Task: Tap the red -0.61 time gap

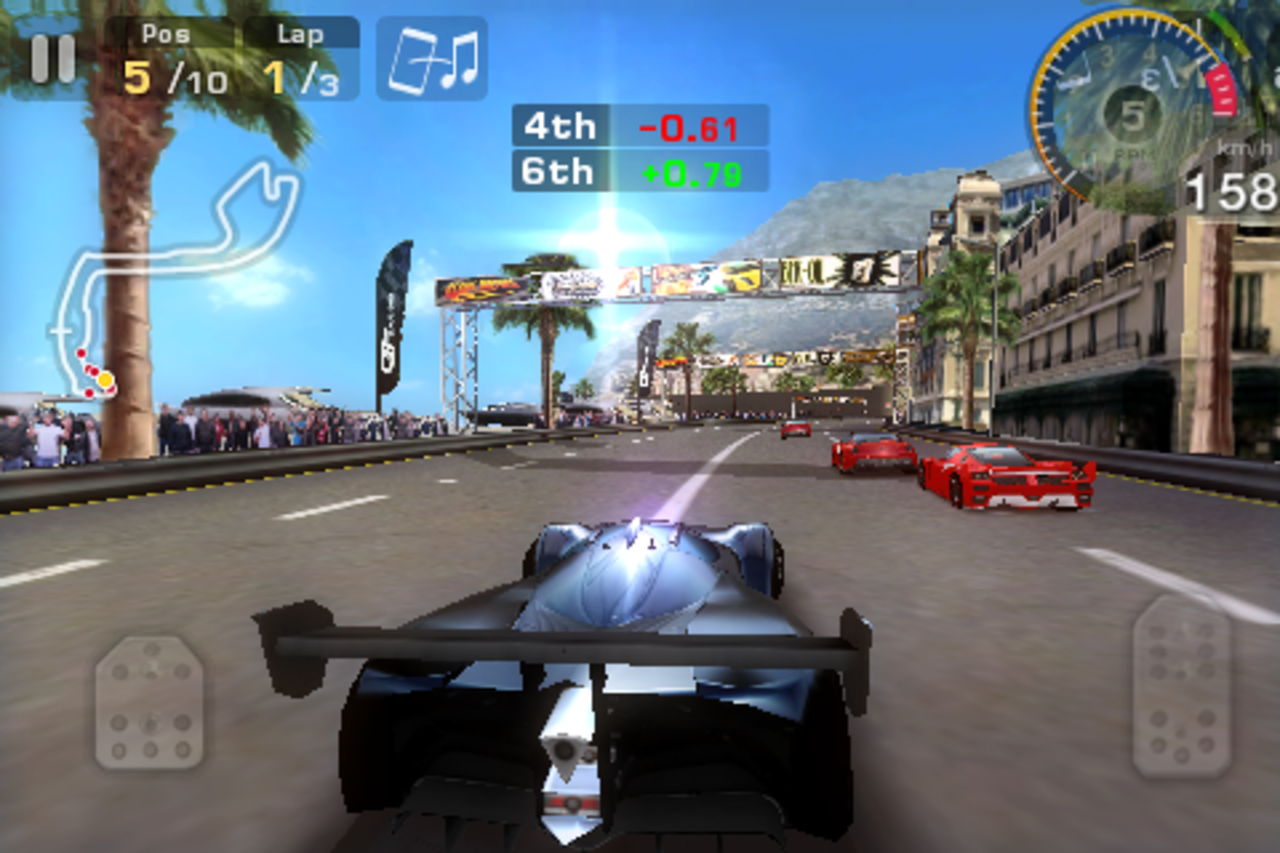Action: tap(690, 126)
